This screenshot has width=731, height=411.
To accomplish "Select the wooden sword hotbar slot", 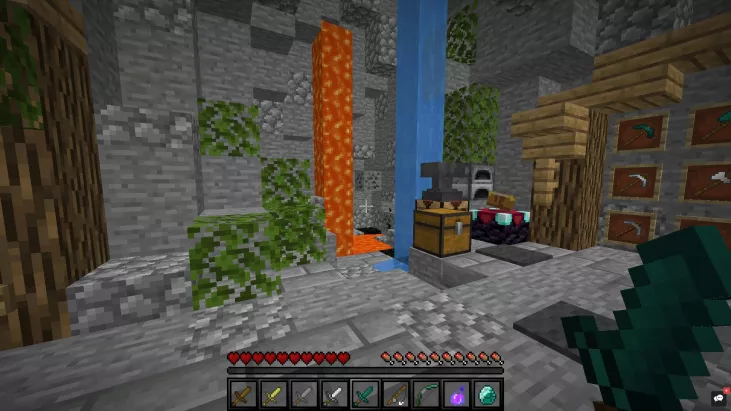I will [x=243, y=395].
